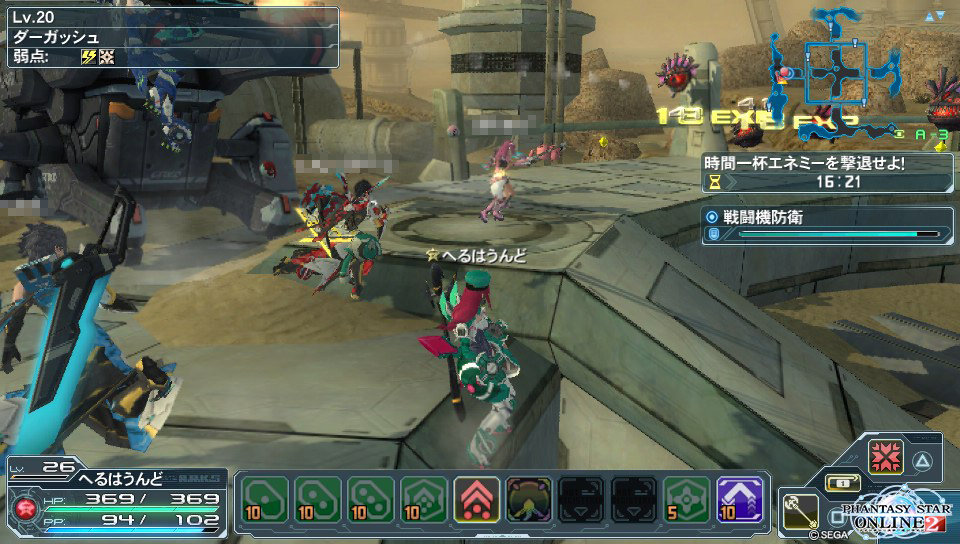The image size is (960, 544).
Task: Switch palette with the numbered 1 button
Action: pyautogui.click(x=842, y=483)
